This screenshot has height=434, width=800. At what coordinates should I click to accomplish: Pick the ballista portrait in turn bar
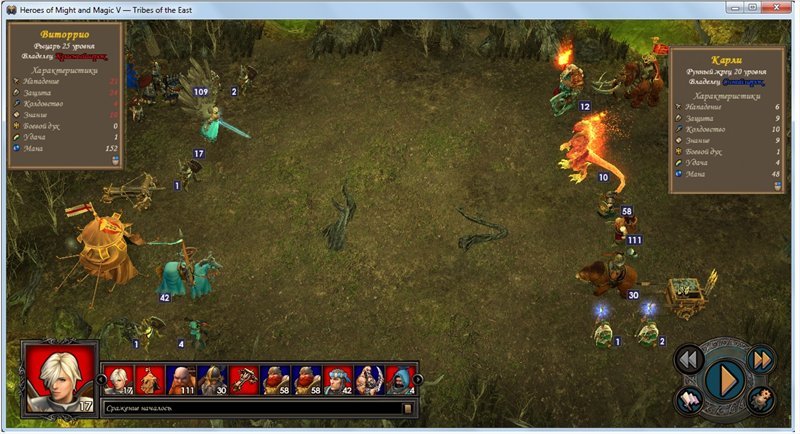coord(243,379)
